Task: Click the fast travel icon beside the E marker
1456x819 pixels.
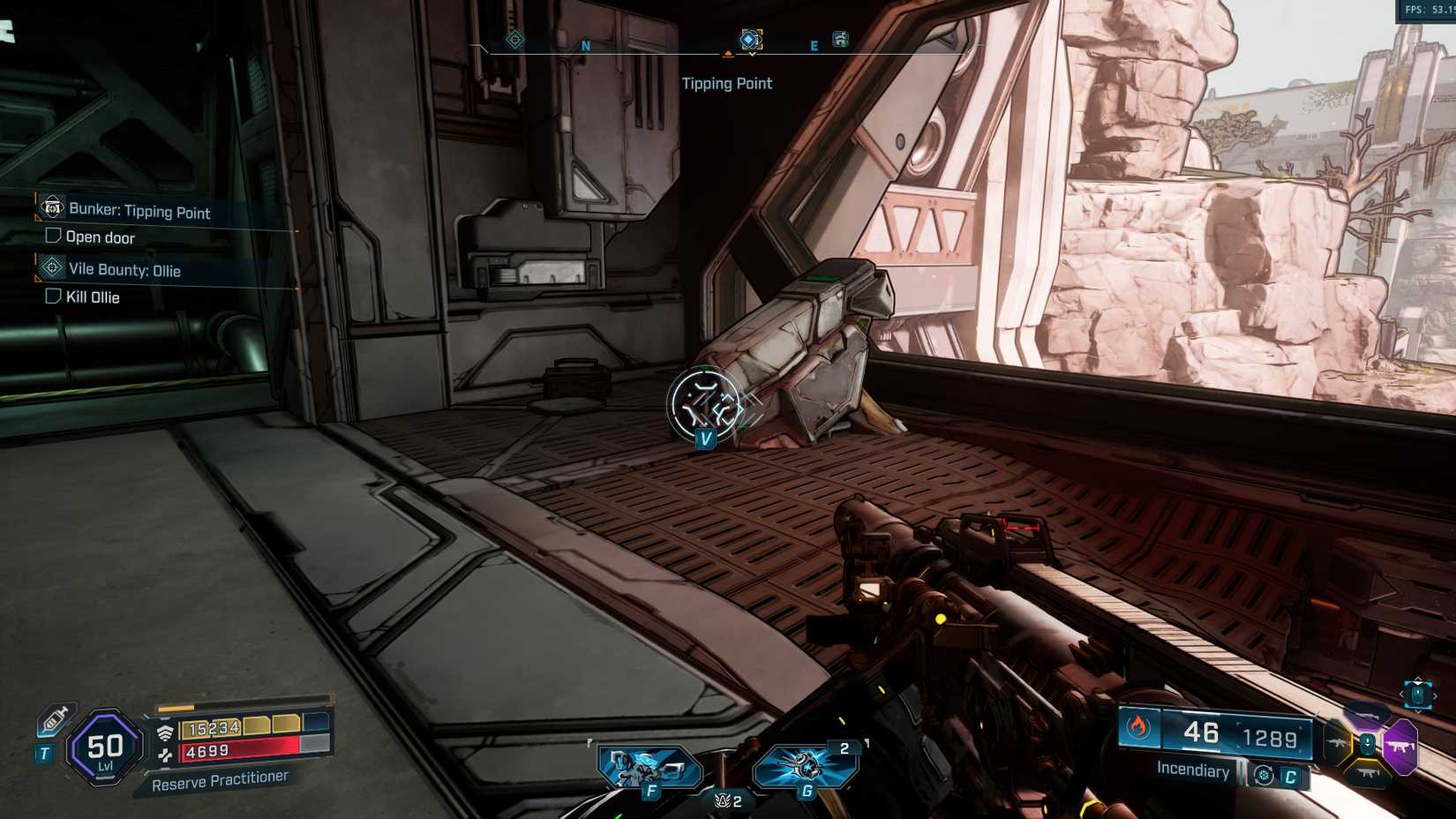Action: coord(840,39)
